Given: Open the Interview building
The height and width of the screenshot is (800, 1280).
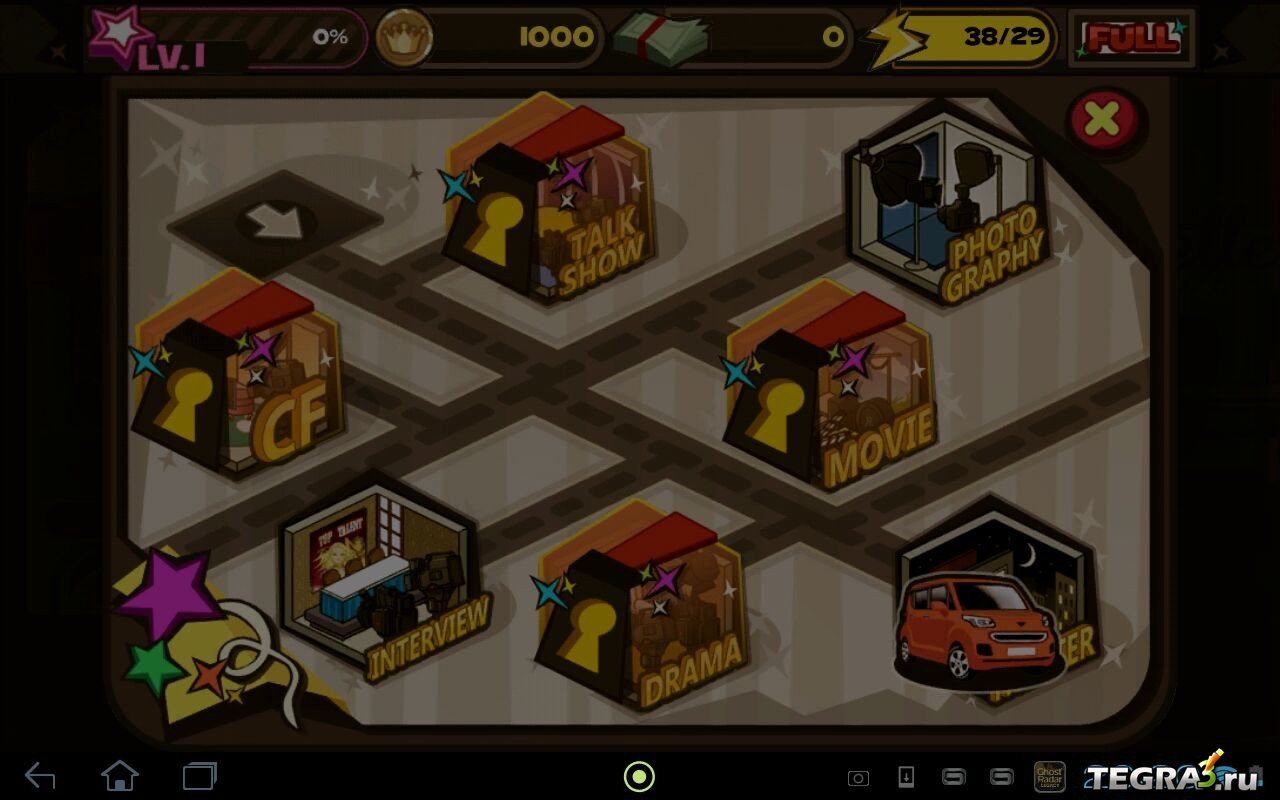Looking at the screenshot, I should pyautogui.click(x=380, y=575).
